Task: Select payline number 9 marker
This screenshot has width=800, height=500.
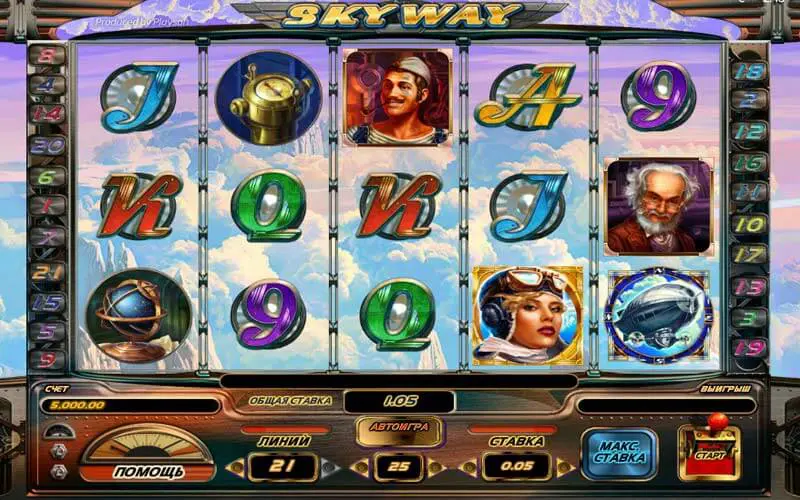Action: pyautogui.click(x=46, y=358)
